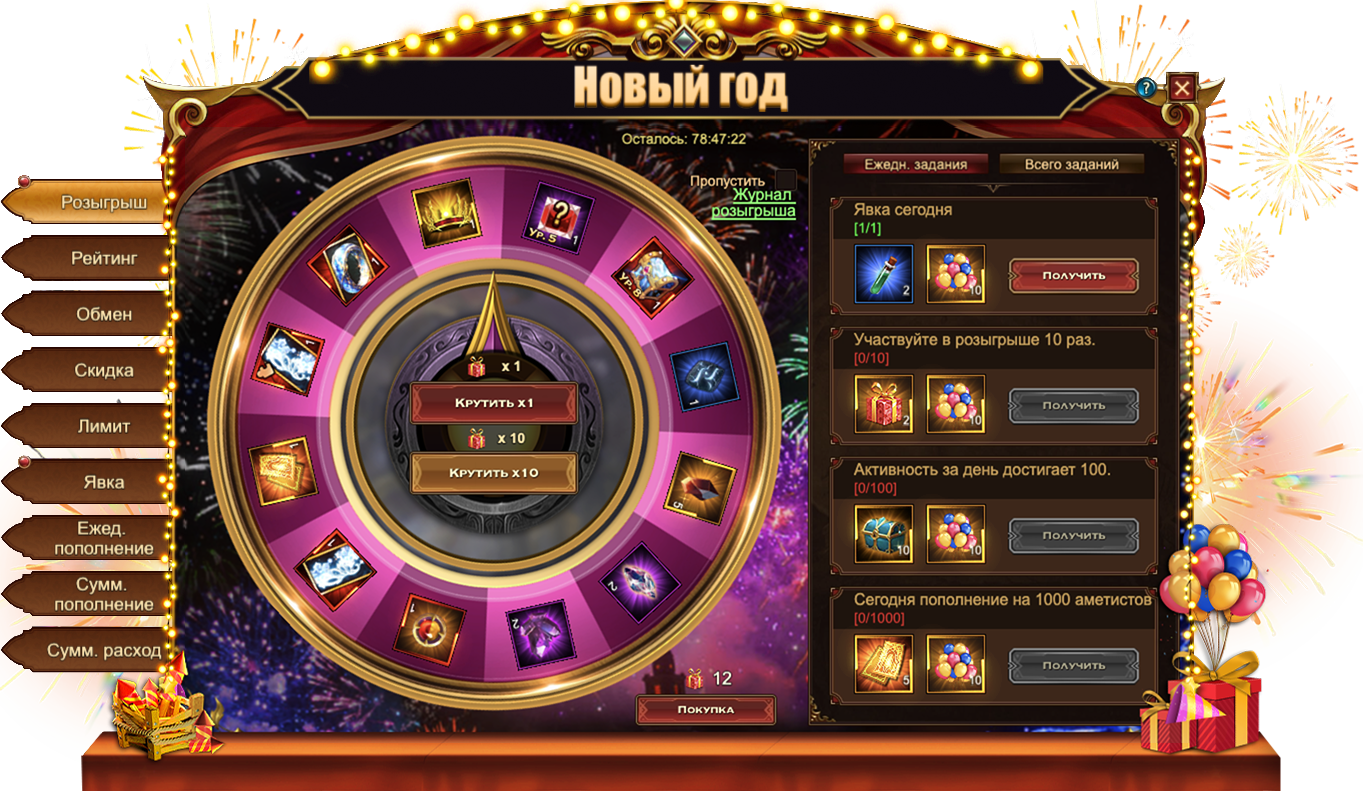Screen dimensions: 1363x791
Task: Switch to the Ежедн. задания tab
Action: tap(914, 165)
